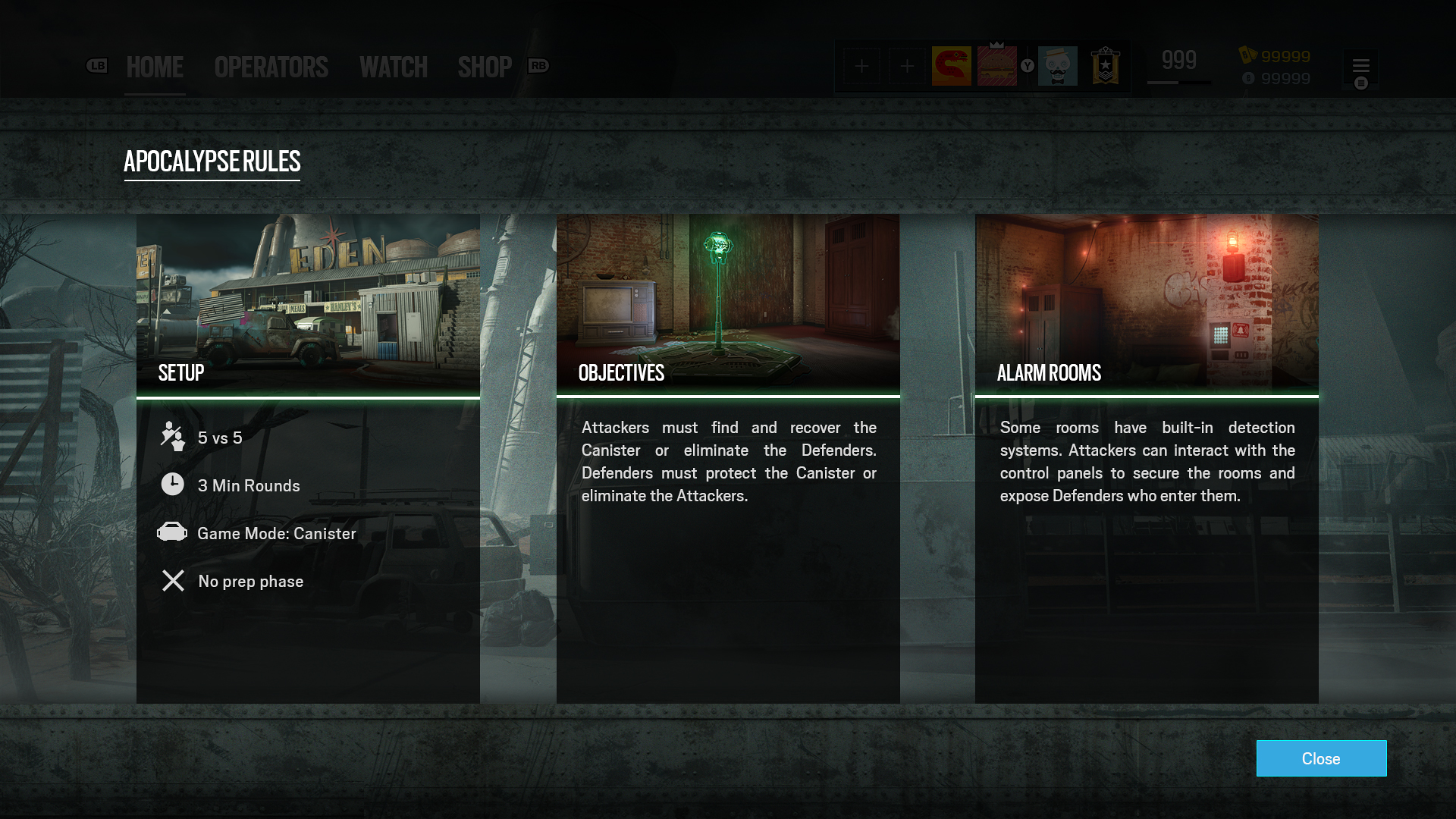Image resolution: width=1456 pixels, height=819 pixels.
Task: Open the skull with hat player profile
Action: point(1057,66)
